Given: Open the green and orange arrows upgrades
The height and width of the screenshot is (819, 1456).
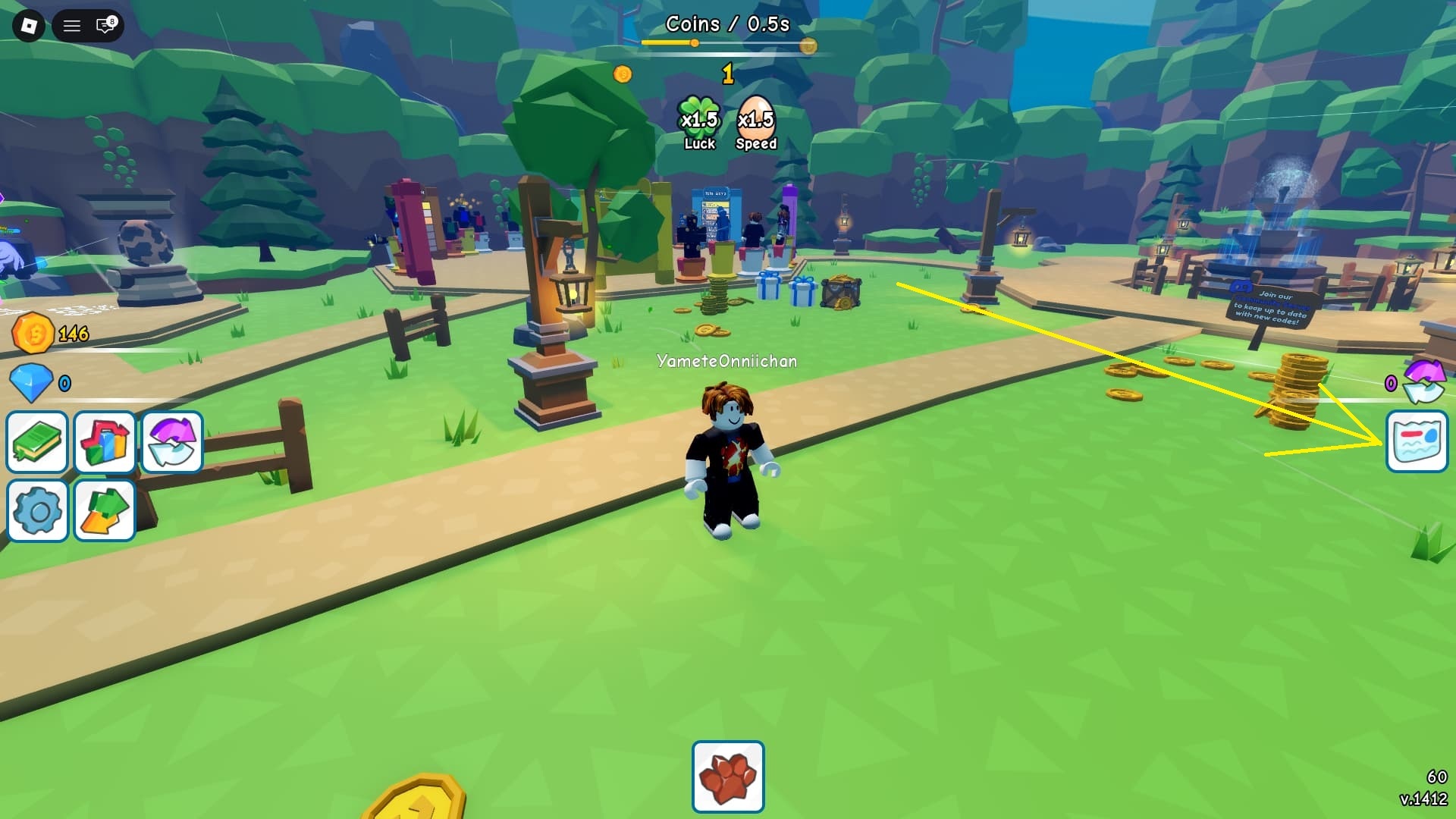Looking at the screenshot, I should (105, 510).
